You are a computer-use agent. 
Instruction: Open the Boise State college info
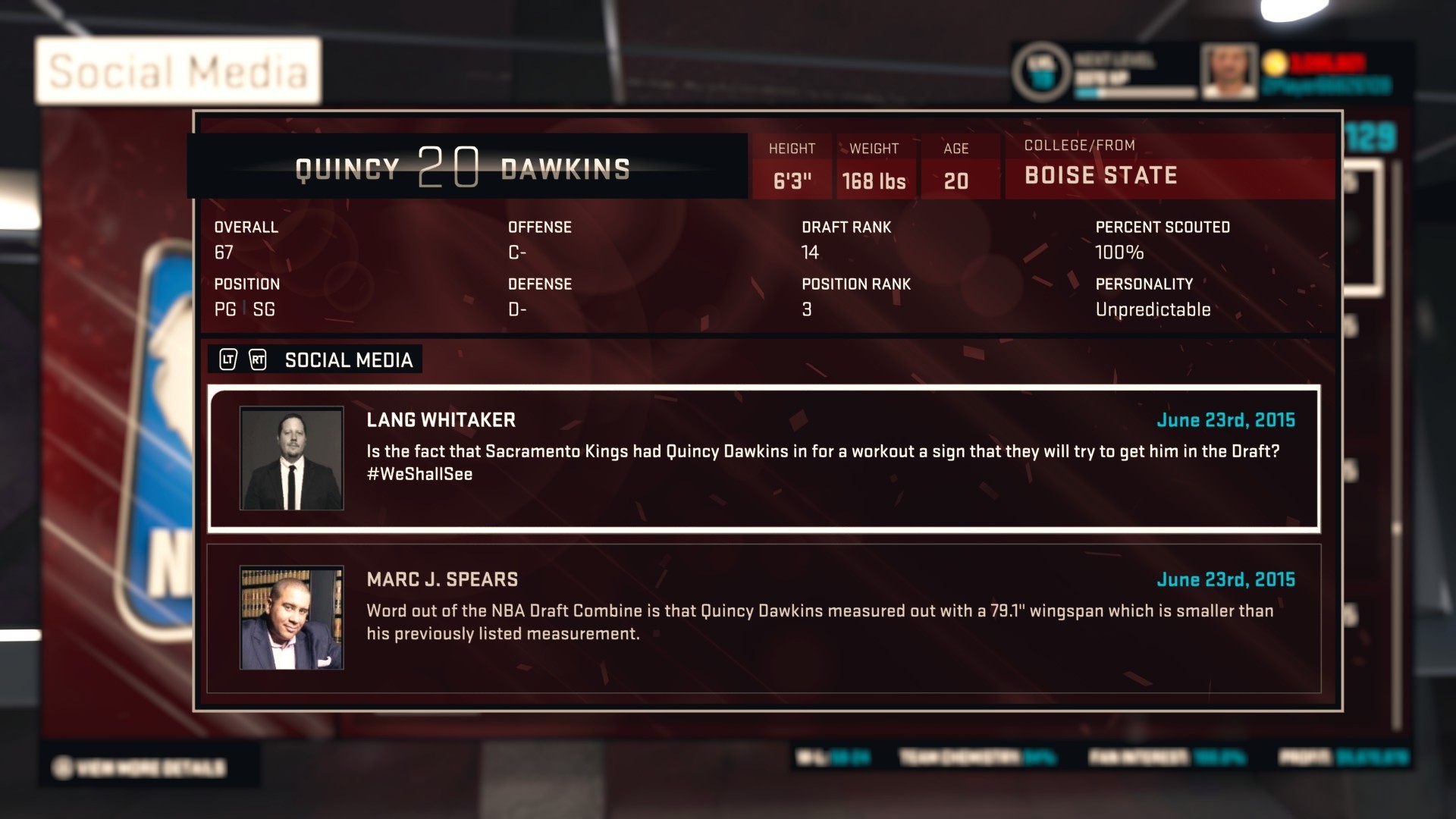tap(1100, 175)
